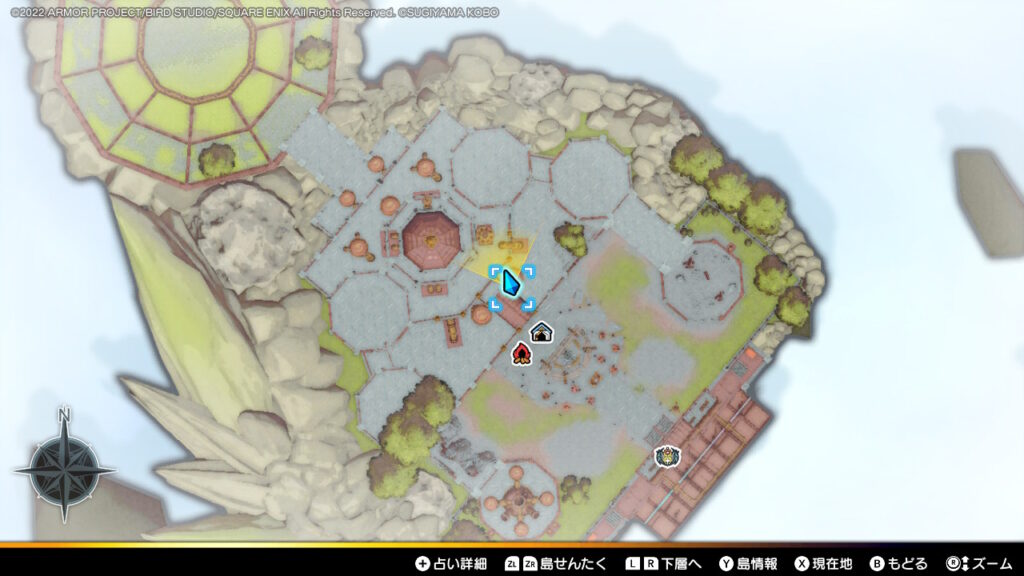Select the green crest emblem map marker

(x=667, y=457)
